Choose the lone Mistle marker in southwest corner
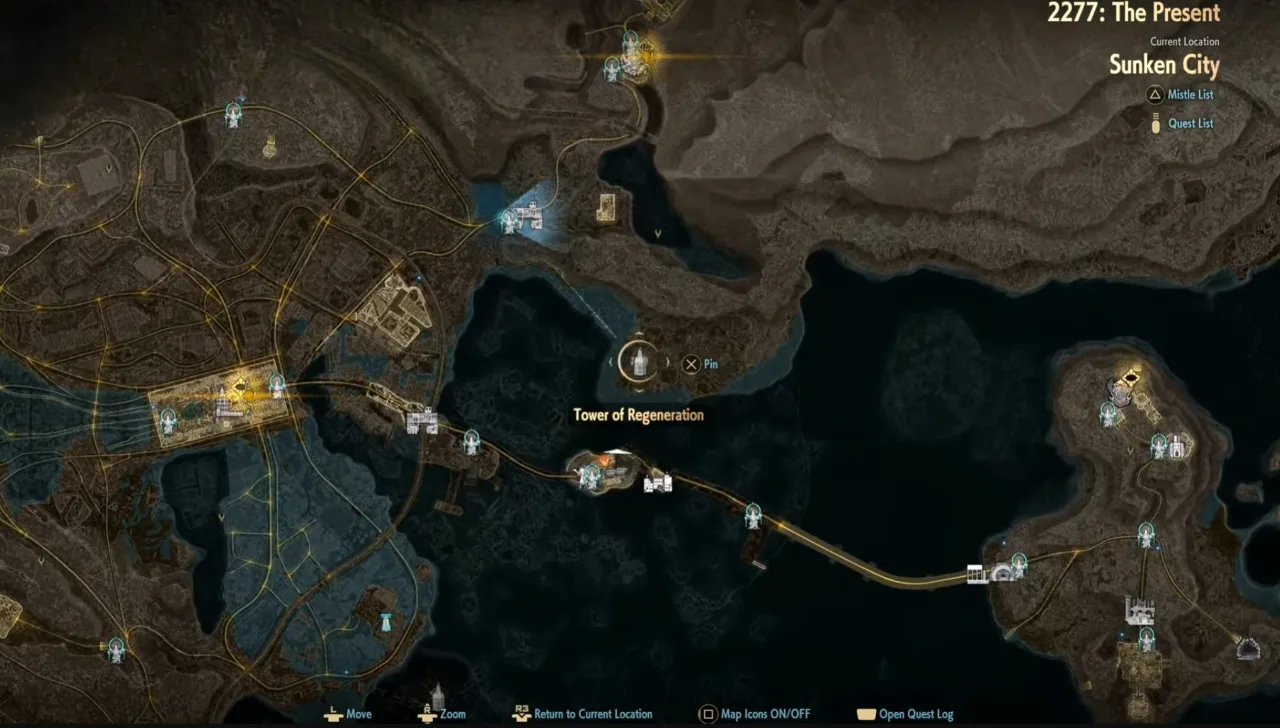The height and width of the screenshot is (728, 1280). [117, 649]
